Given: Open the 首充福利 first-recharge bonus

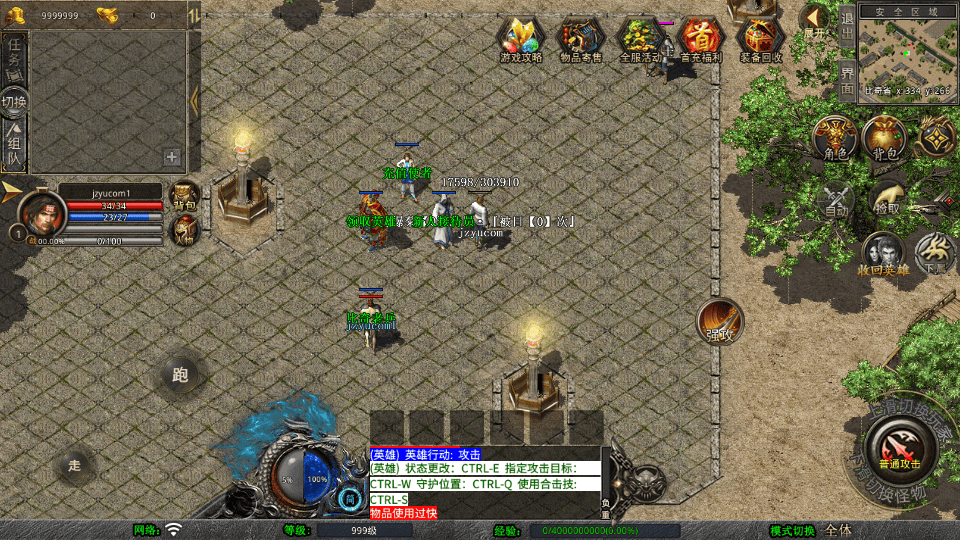Looking at the screenshot, I should click(701, 39).
